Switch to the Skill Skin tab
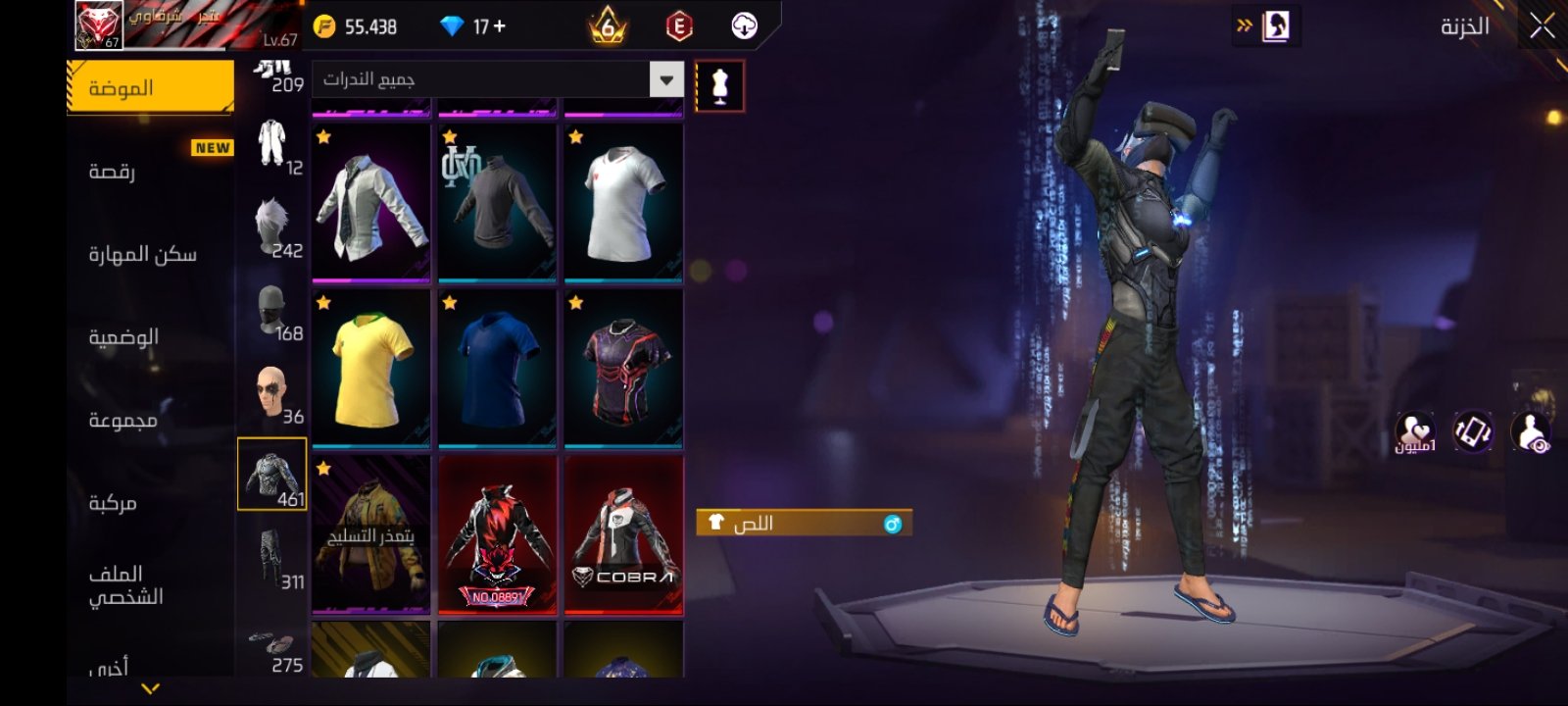Viewport: 1568px width, 706px height. pos(143,255)
